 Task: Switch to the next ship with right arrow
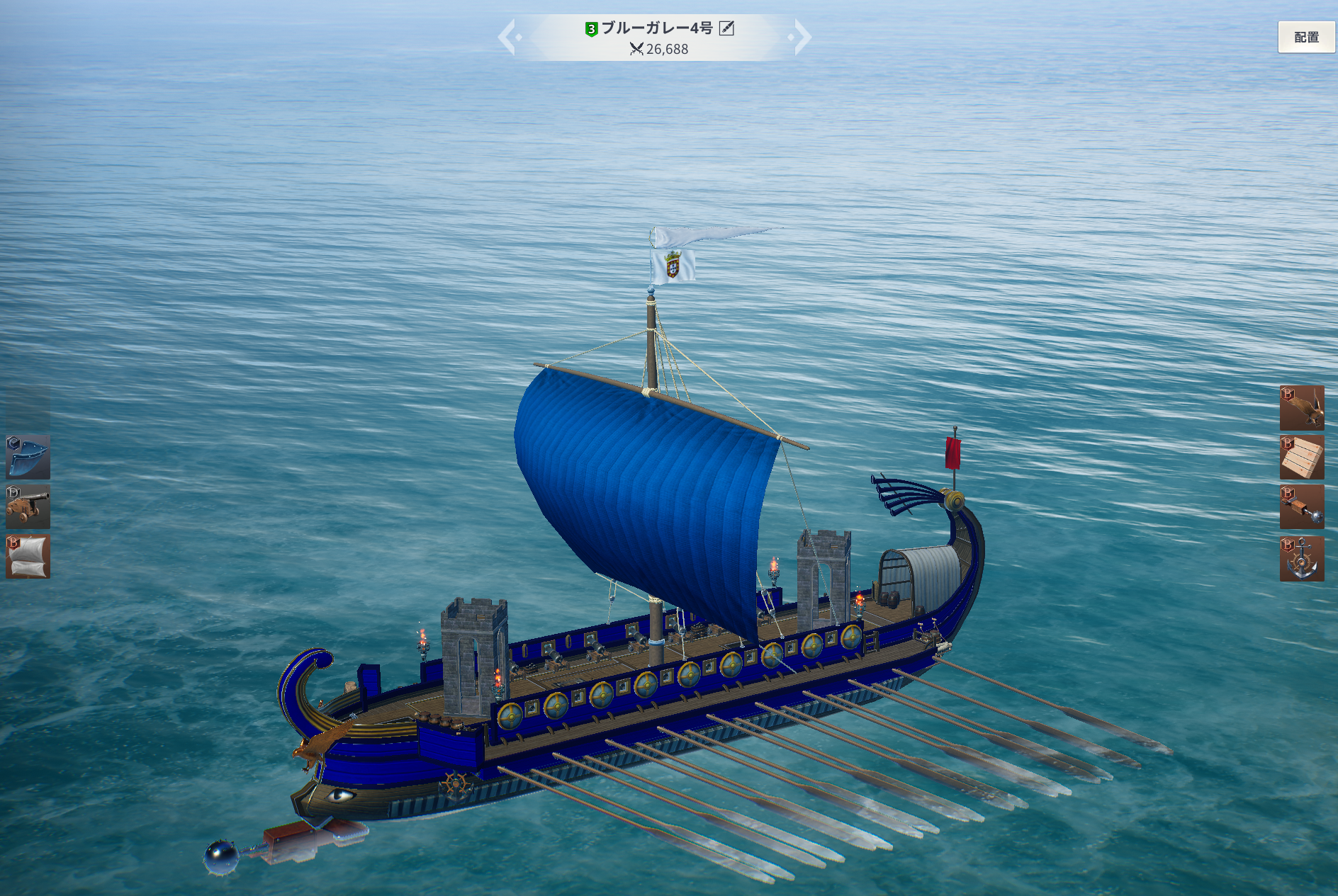click(802, 37)
